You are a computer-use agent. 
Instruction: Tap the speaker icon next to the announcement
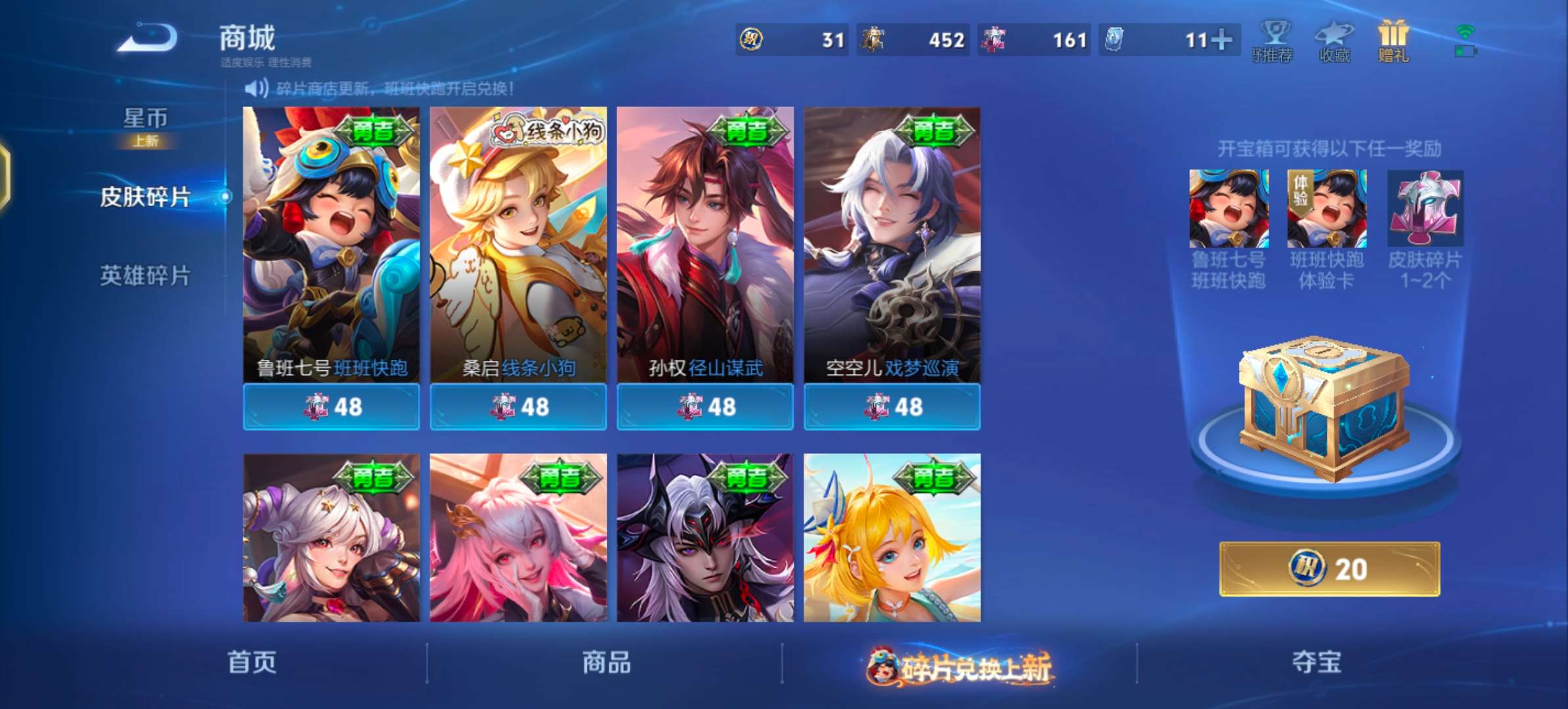coord(256,86)
